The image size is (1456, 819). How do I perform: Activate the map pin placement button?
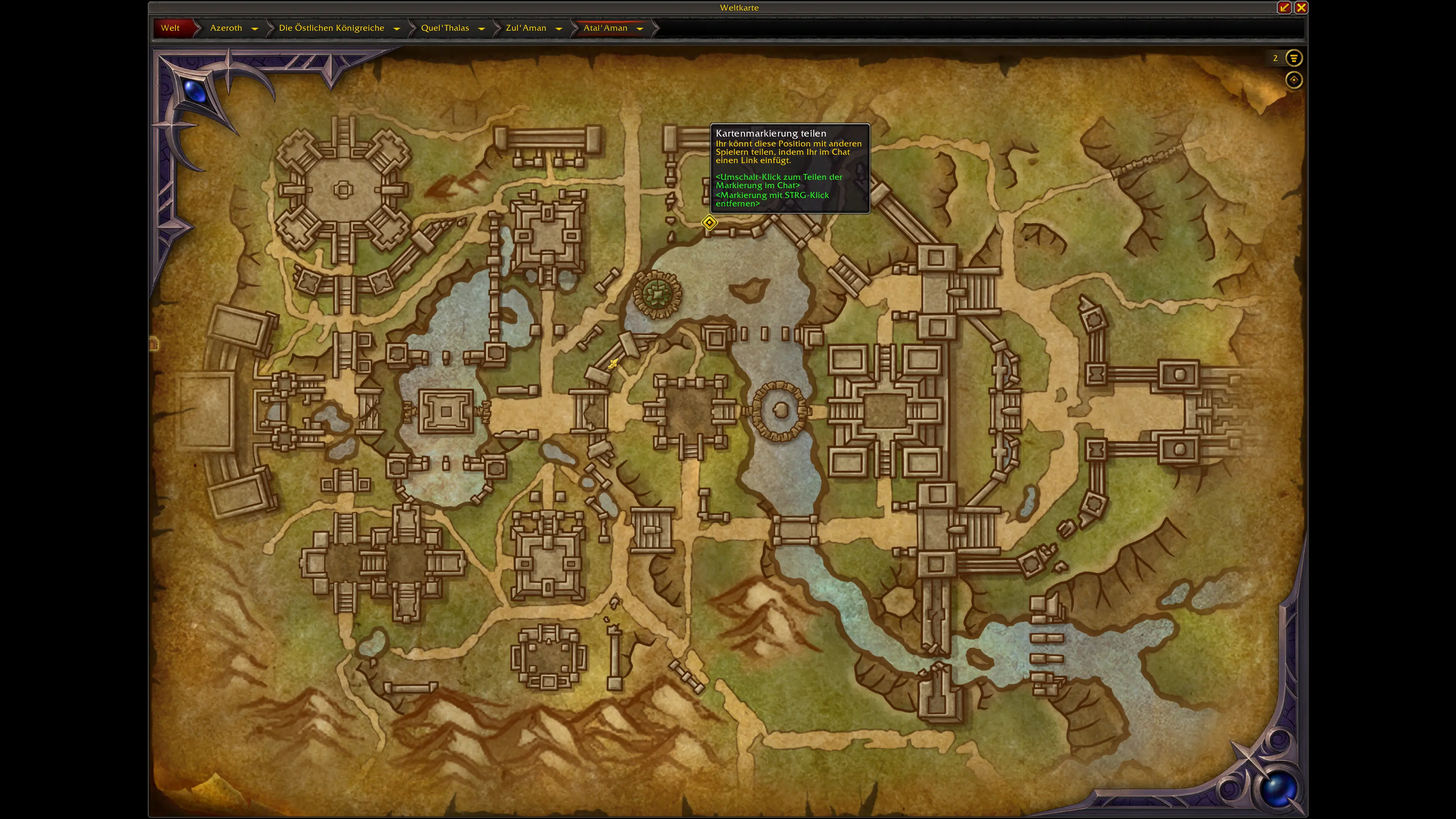1294,80
